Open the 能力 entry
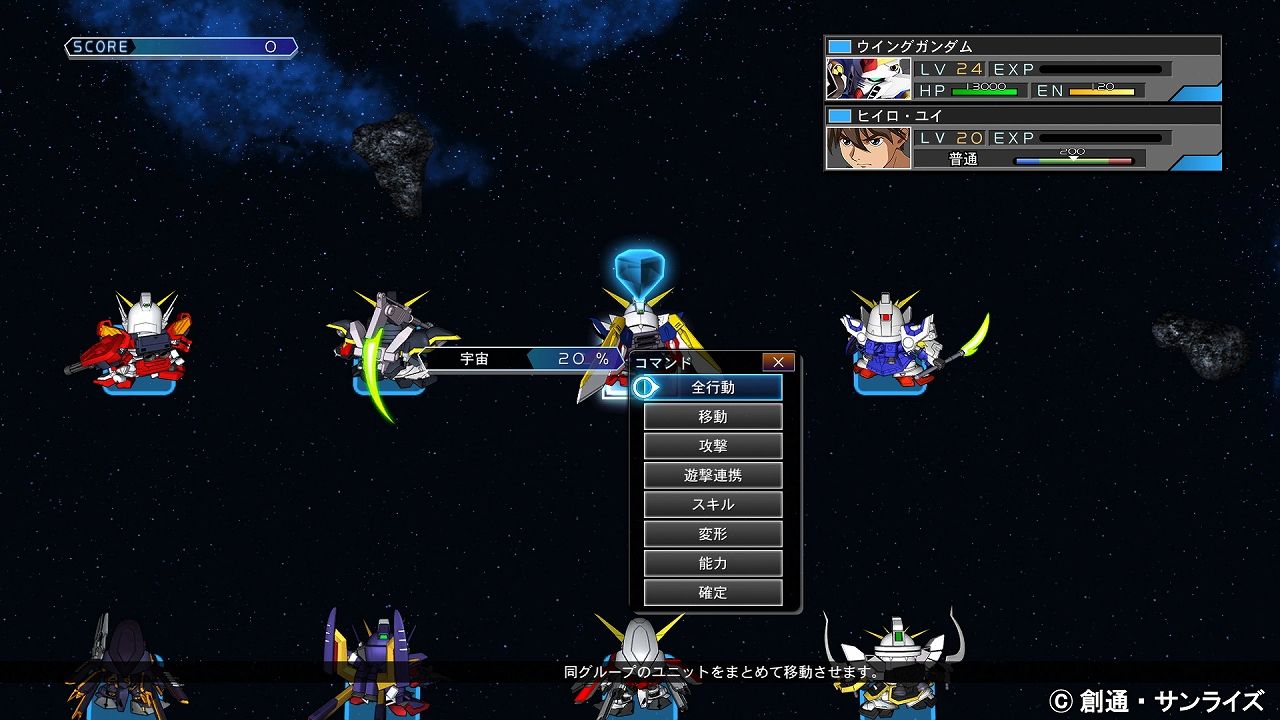1280x720 pixels. (713, 563)
